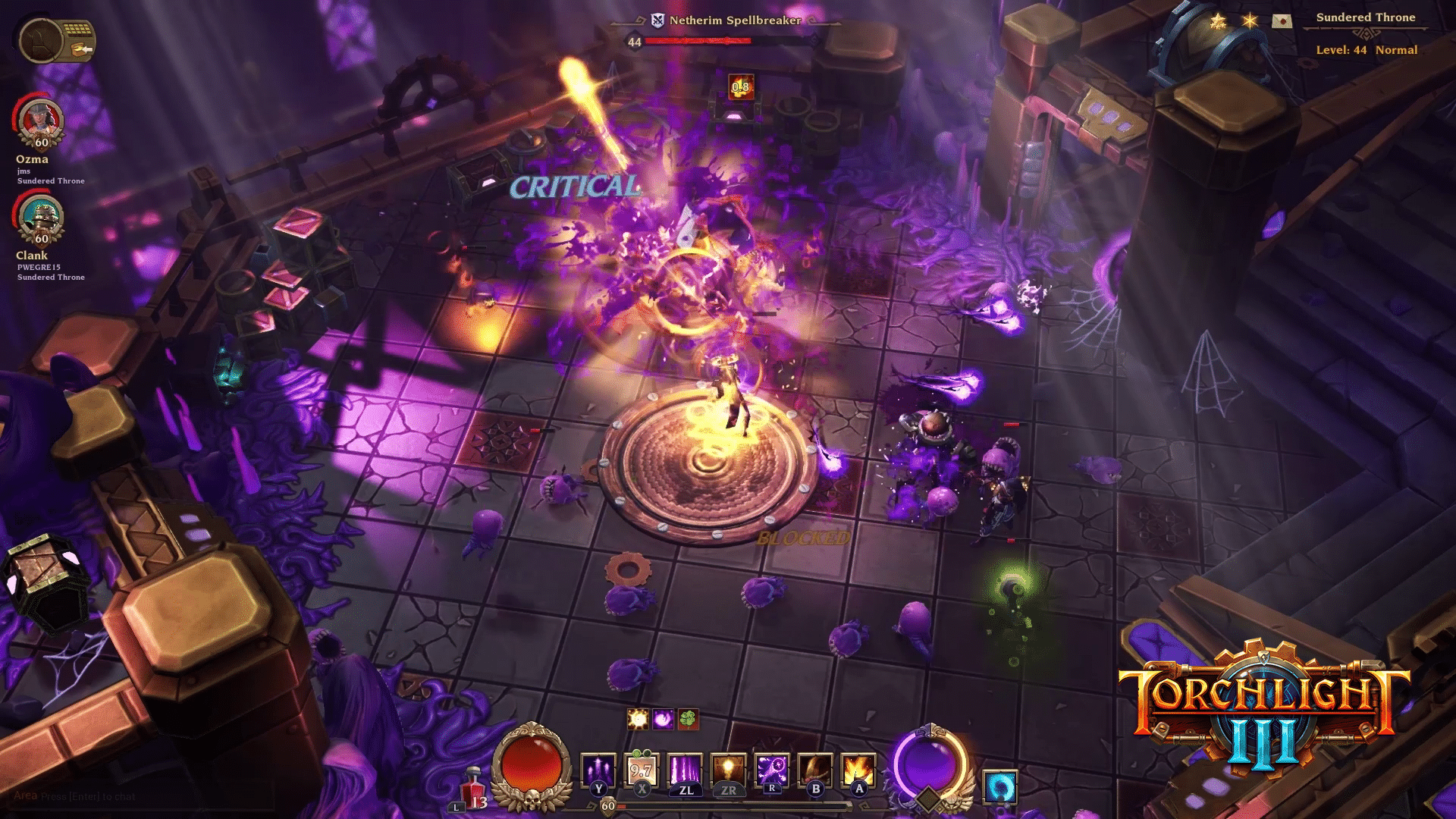
Task: Open the round minimap dial
Action: [40, 40]
